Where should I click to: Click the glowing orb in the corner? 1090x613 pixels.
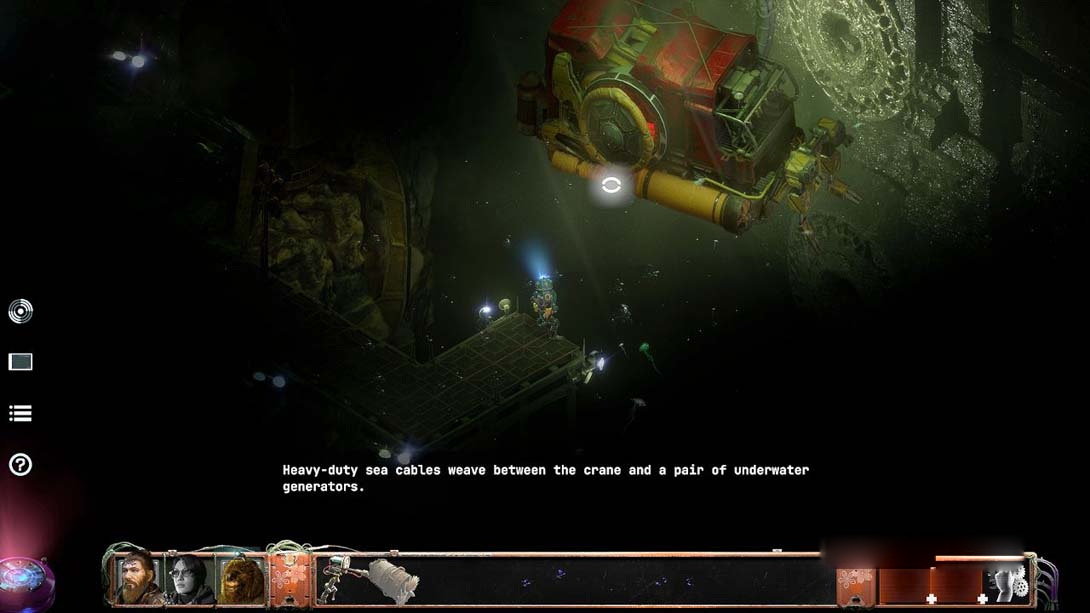pos(22,578)
